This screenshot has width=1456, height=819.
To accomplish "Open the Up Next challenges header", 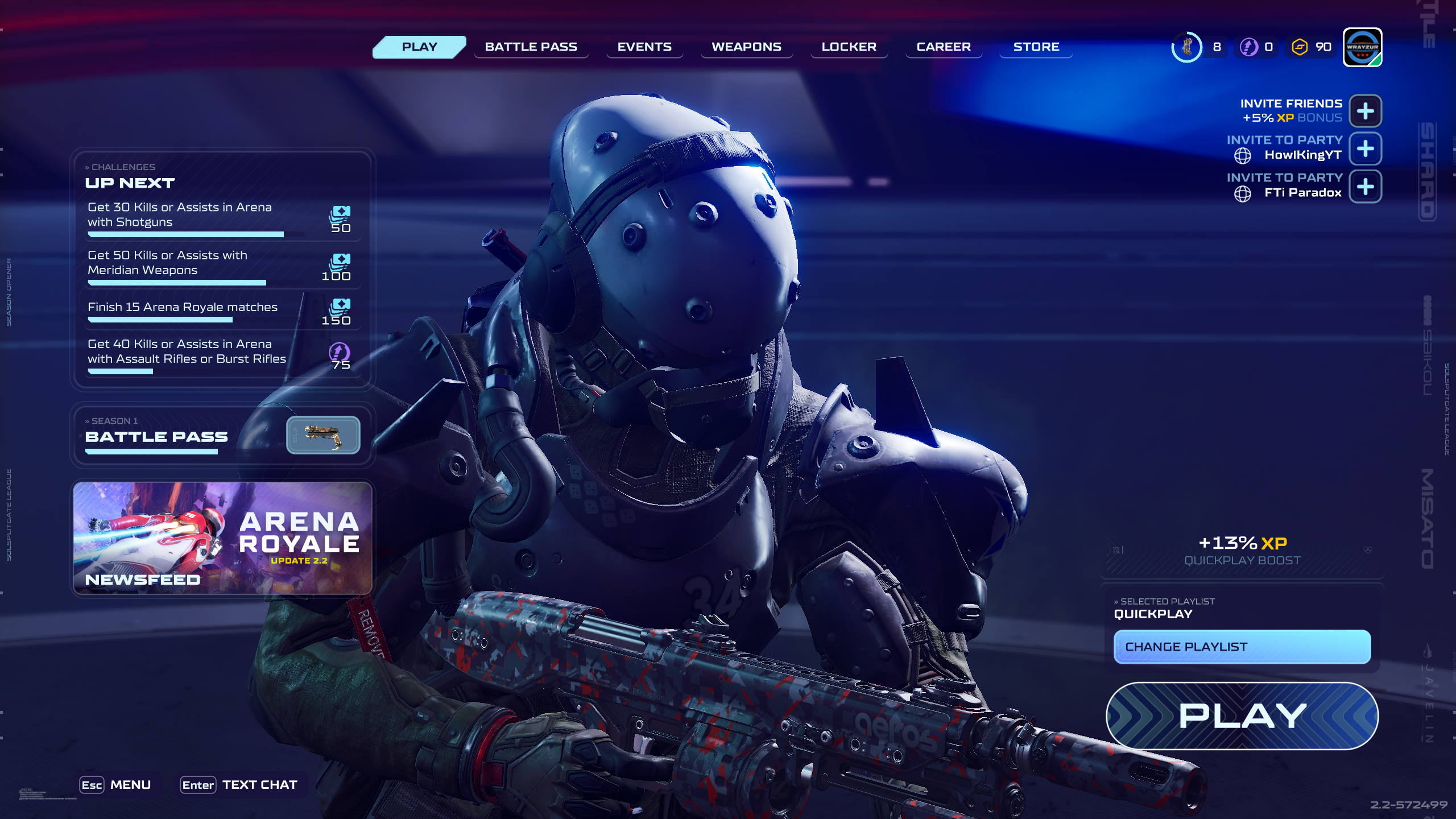I will (x=130, y=183).
